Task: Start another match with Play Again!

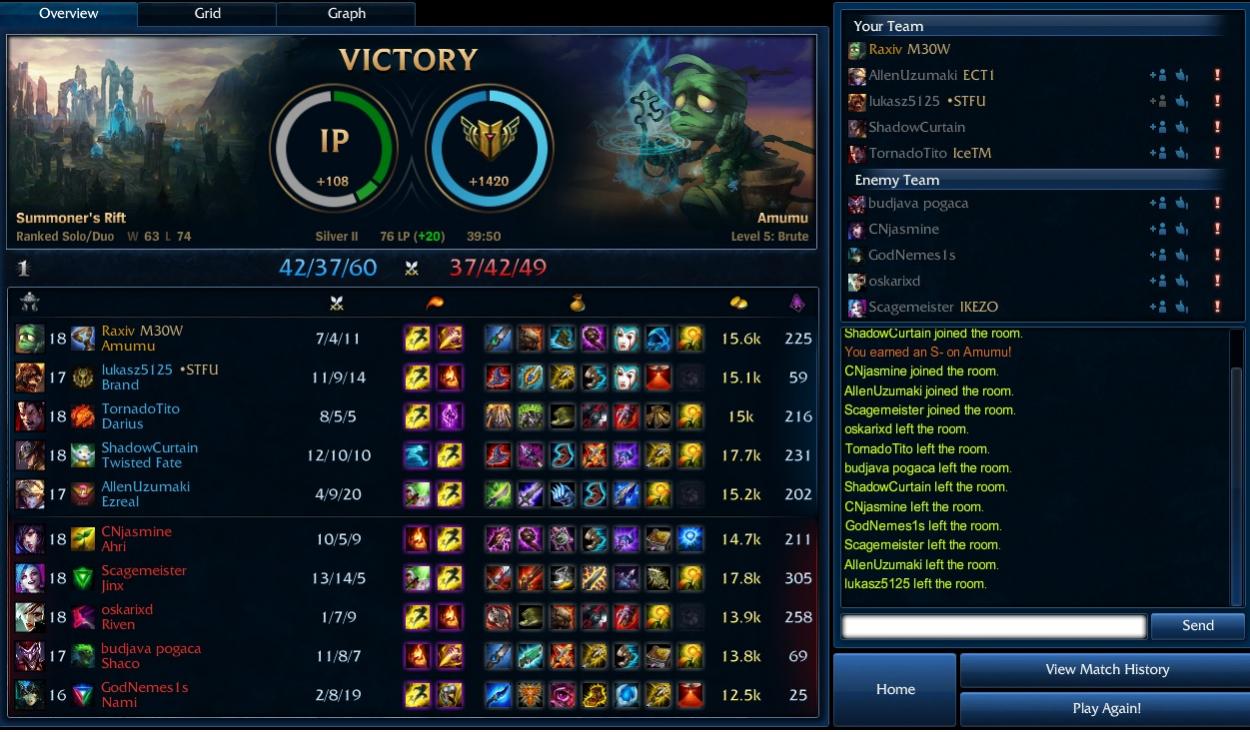Action: (1106, 709)
